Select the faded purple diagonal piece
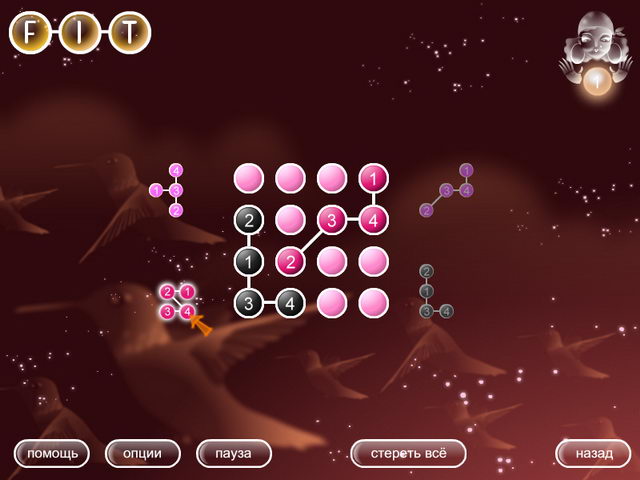Image resolution: width=640 pixels, height=480 pixels. (449, 190)
